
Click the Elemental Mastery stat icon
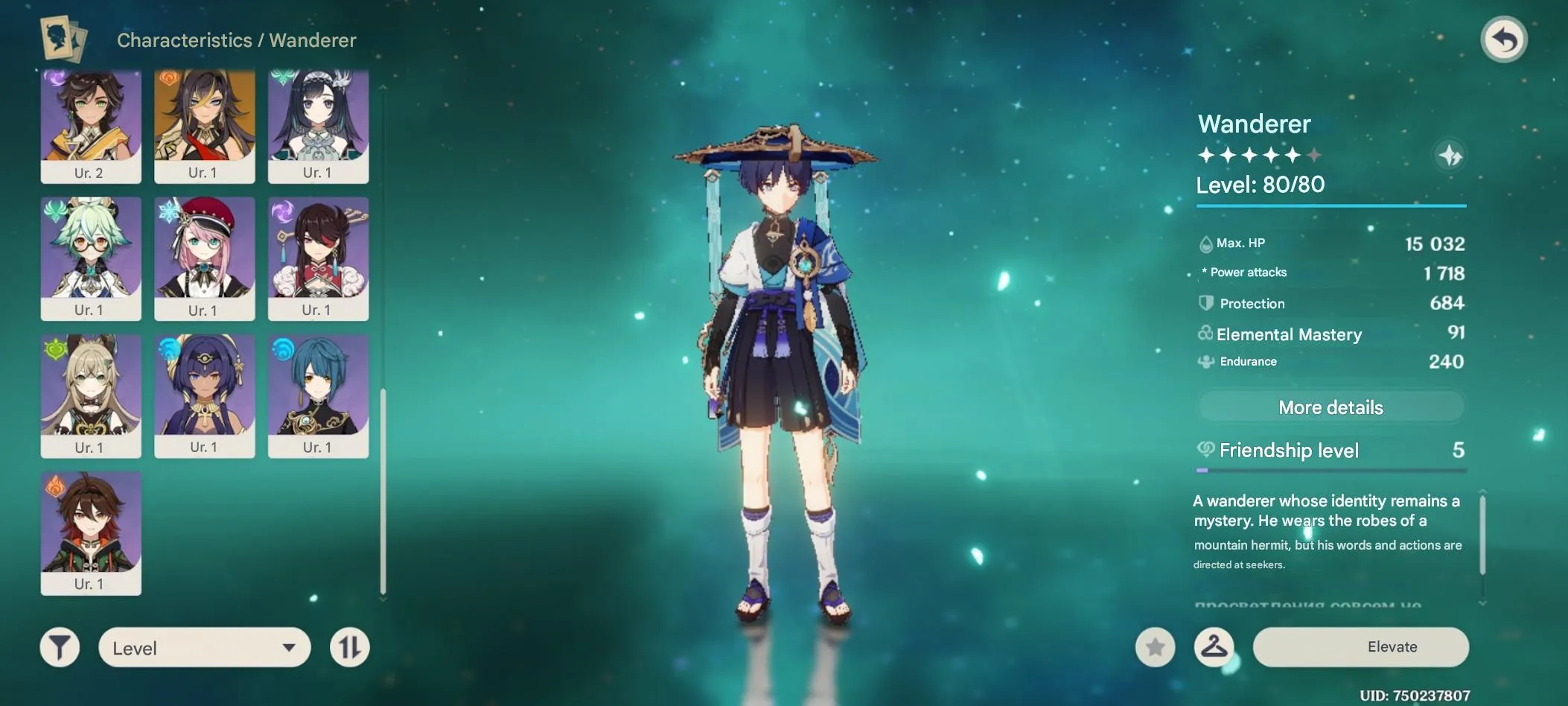1207,334
